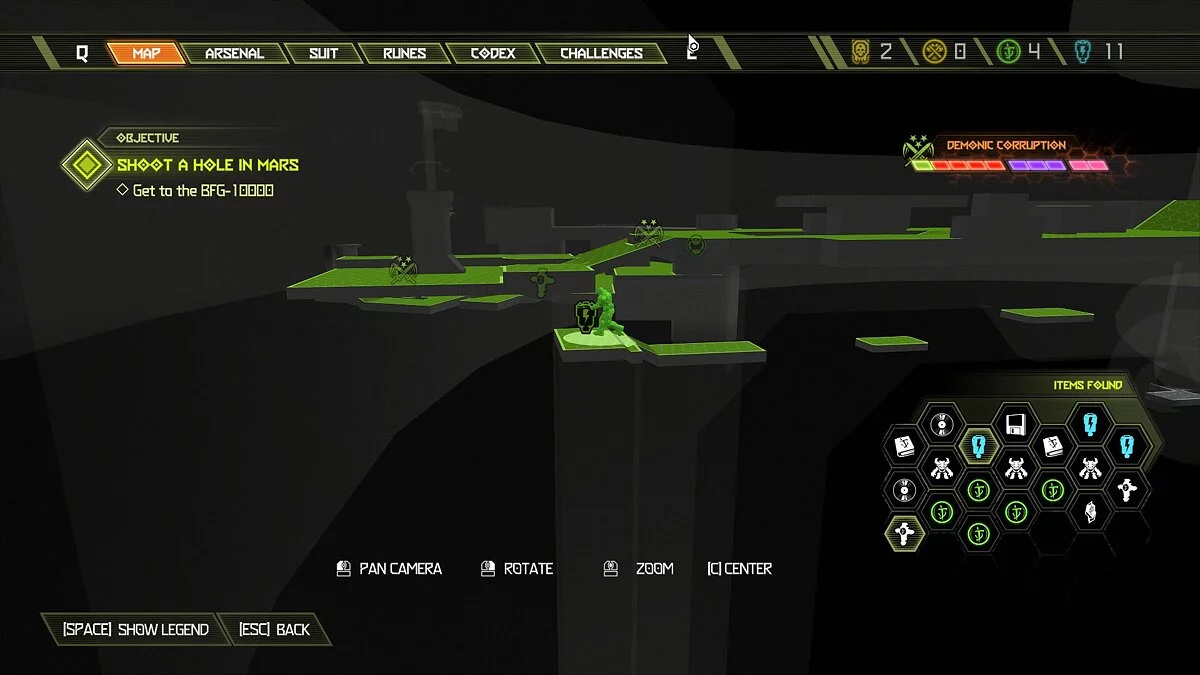The image size is (1200, 675).
Task: Show the map legend
Action: tap(135, 629)
